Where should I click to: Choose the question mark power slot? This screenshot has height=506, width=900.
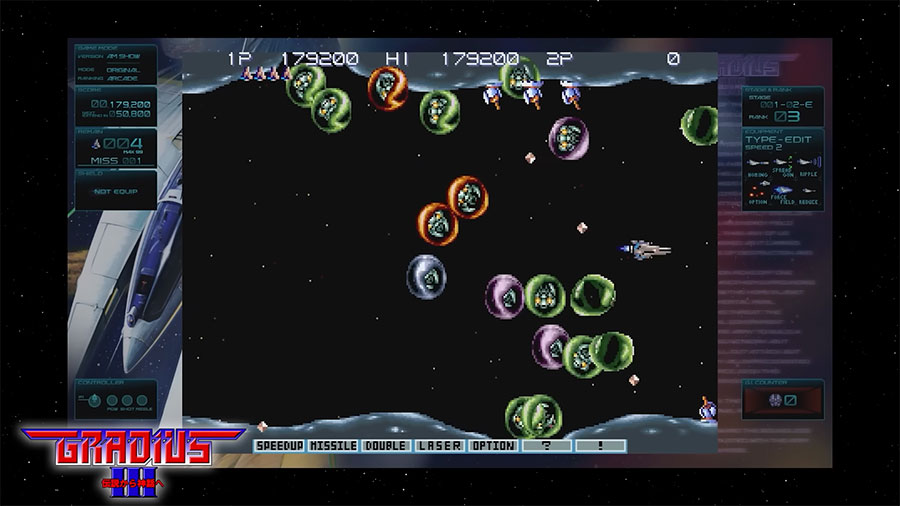tap(546, 445)
